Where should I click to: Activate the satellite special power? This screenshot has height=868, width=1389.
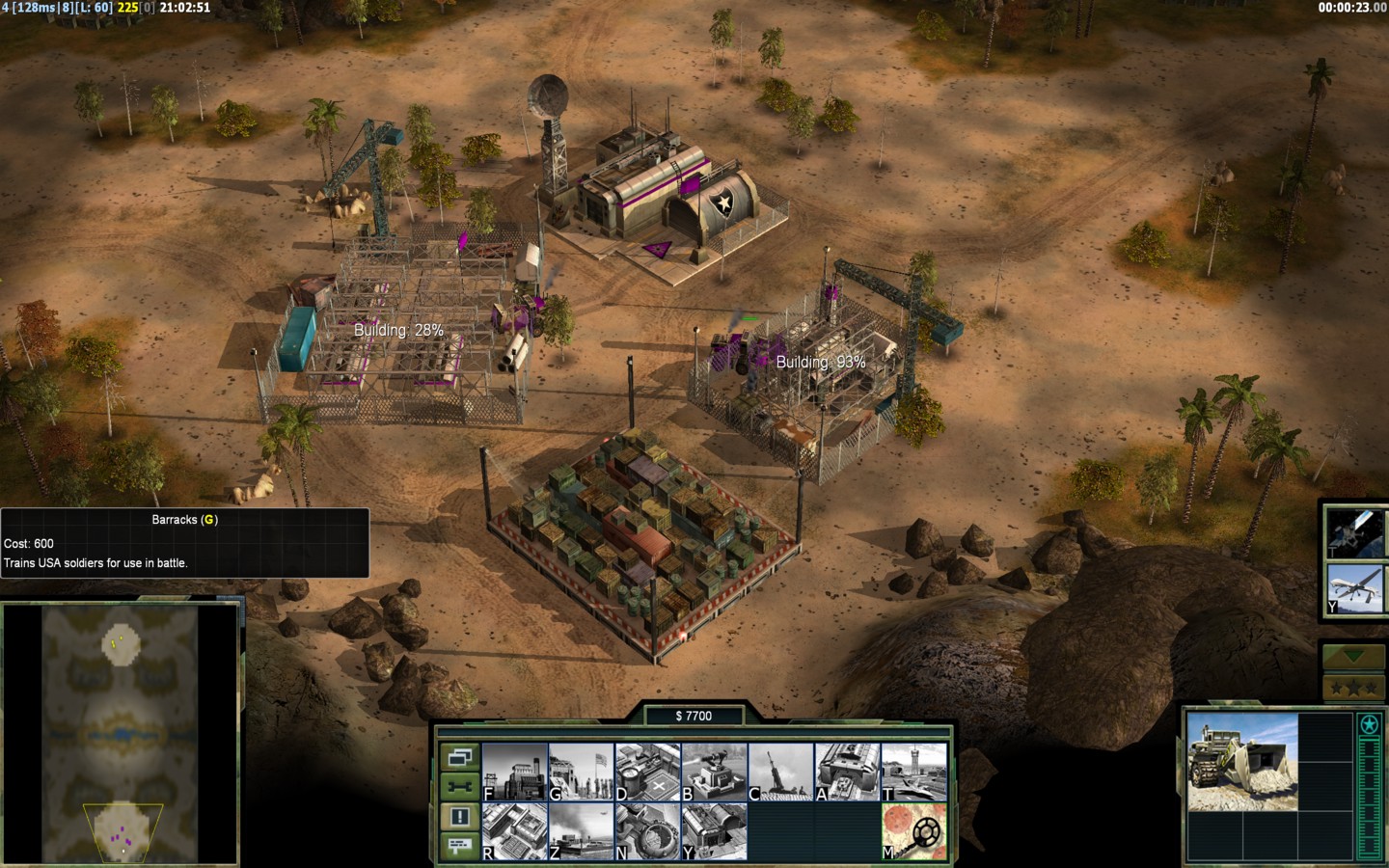(x=1354, y=532)
